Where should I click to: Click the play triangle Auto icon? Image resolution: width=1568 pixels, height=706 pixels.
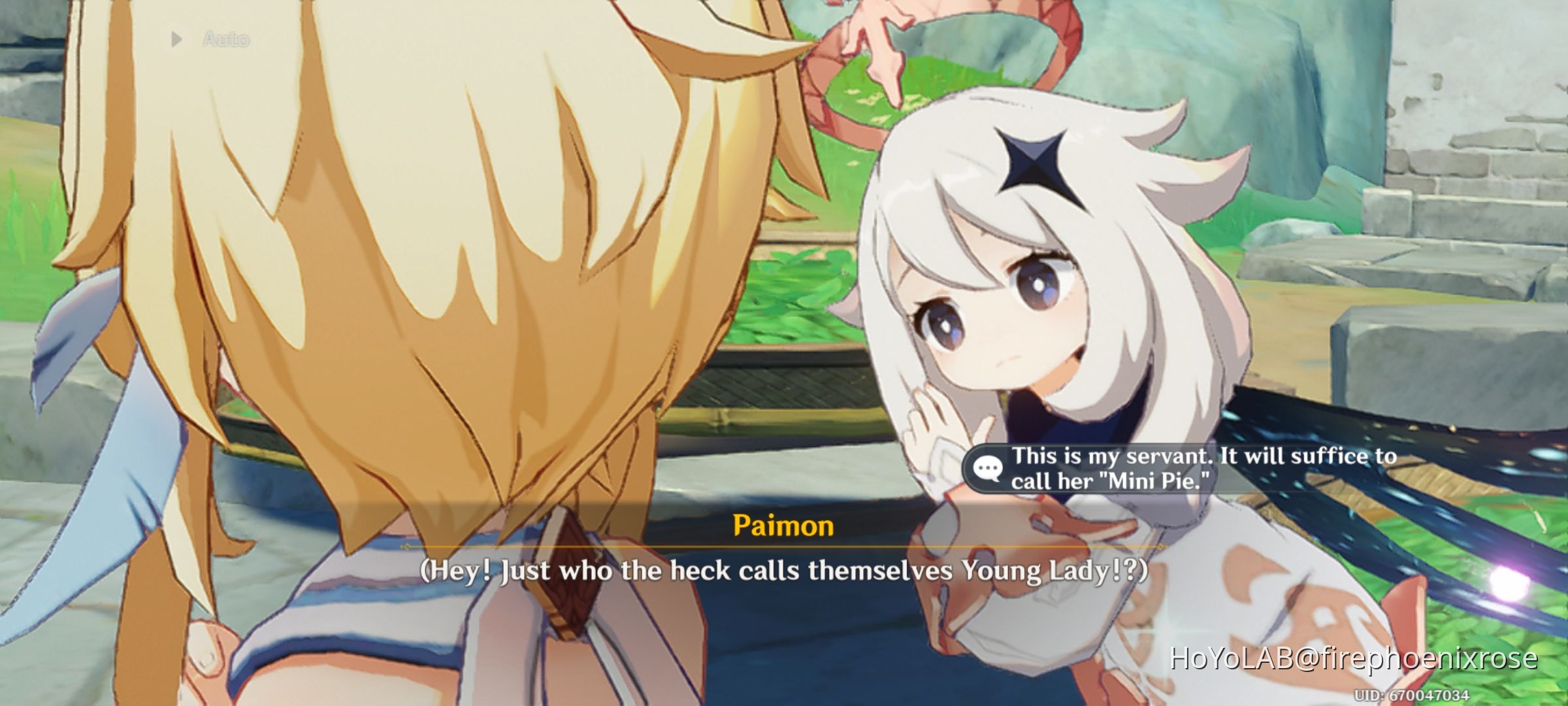[175, 38]
